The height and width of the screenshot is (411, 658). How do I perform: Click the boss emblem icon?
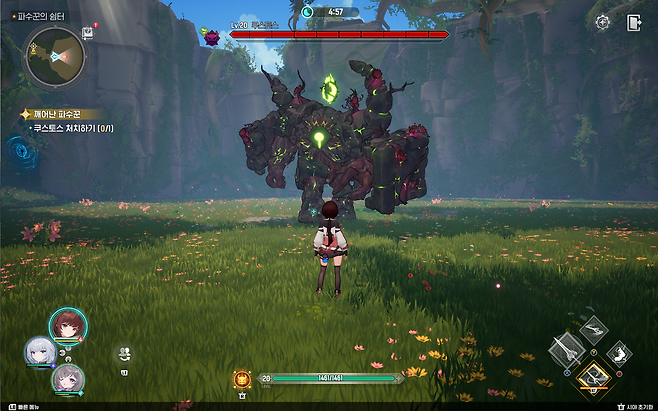pyautogui.click(x=212, y=37)
